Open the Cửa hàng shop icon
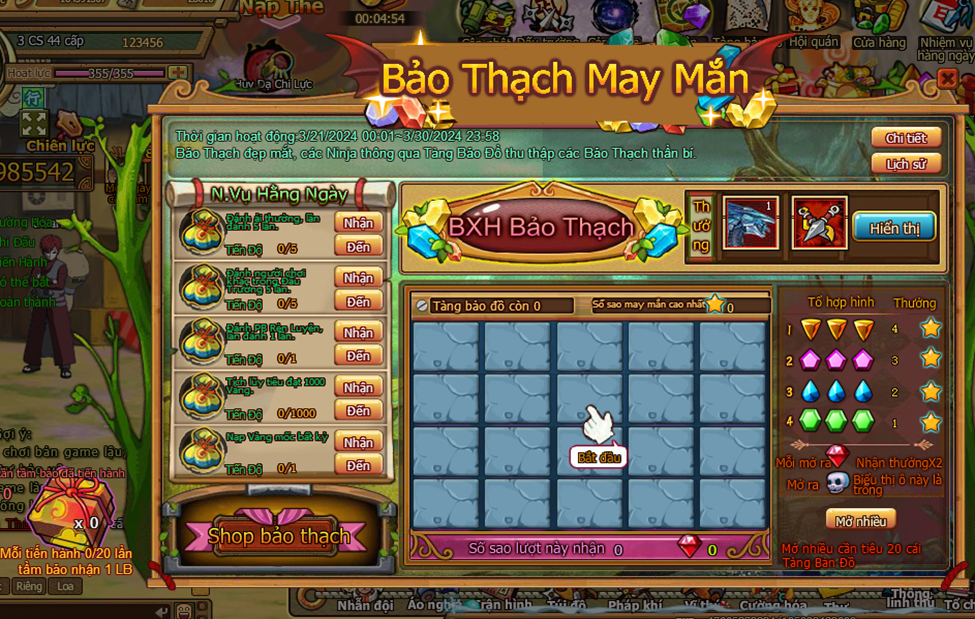975x619 pixels. [879, 25]
